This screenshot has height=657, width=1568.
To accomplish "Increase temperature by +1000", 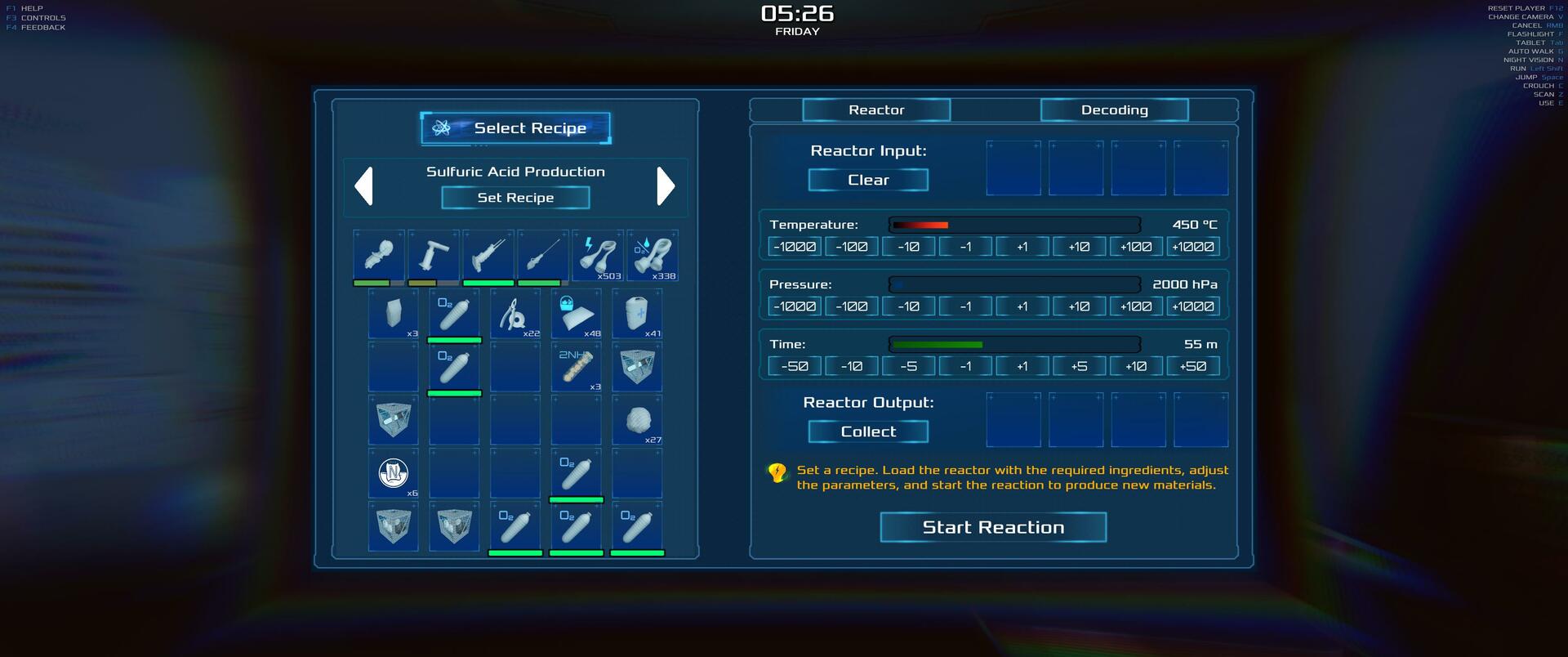I will tap(1192, 247).
